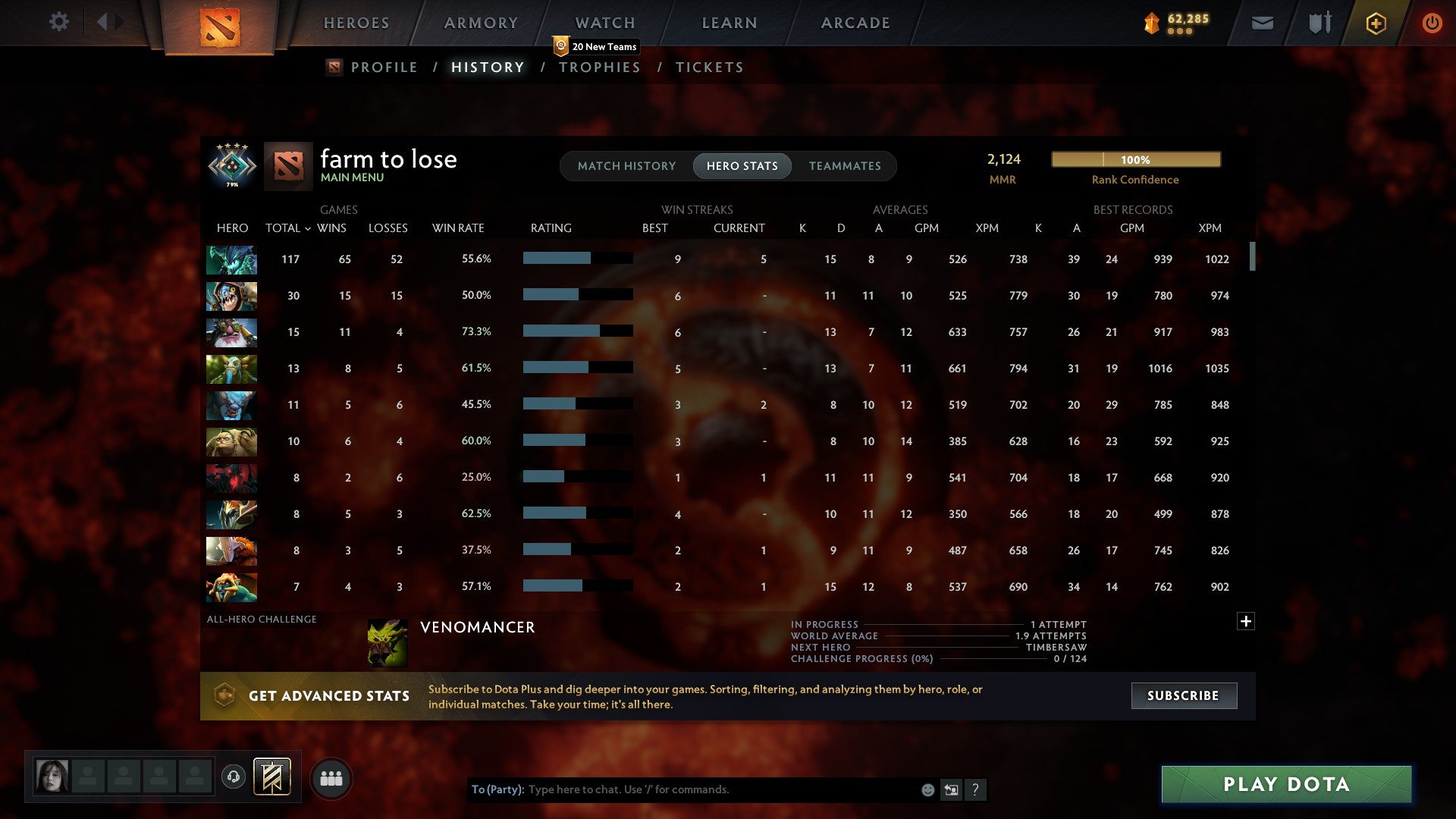
Task: Open the chat help question mark
Action: (x=977, y=789)
